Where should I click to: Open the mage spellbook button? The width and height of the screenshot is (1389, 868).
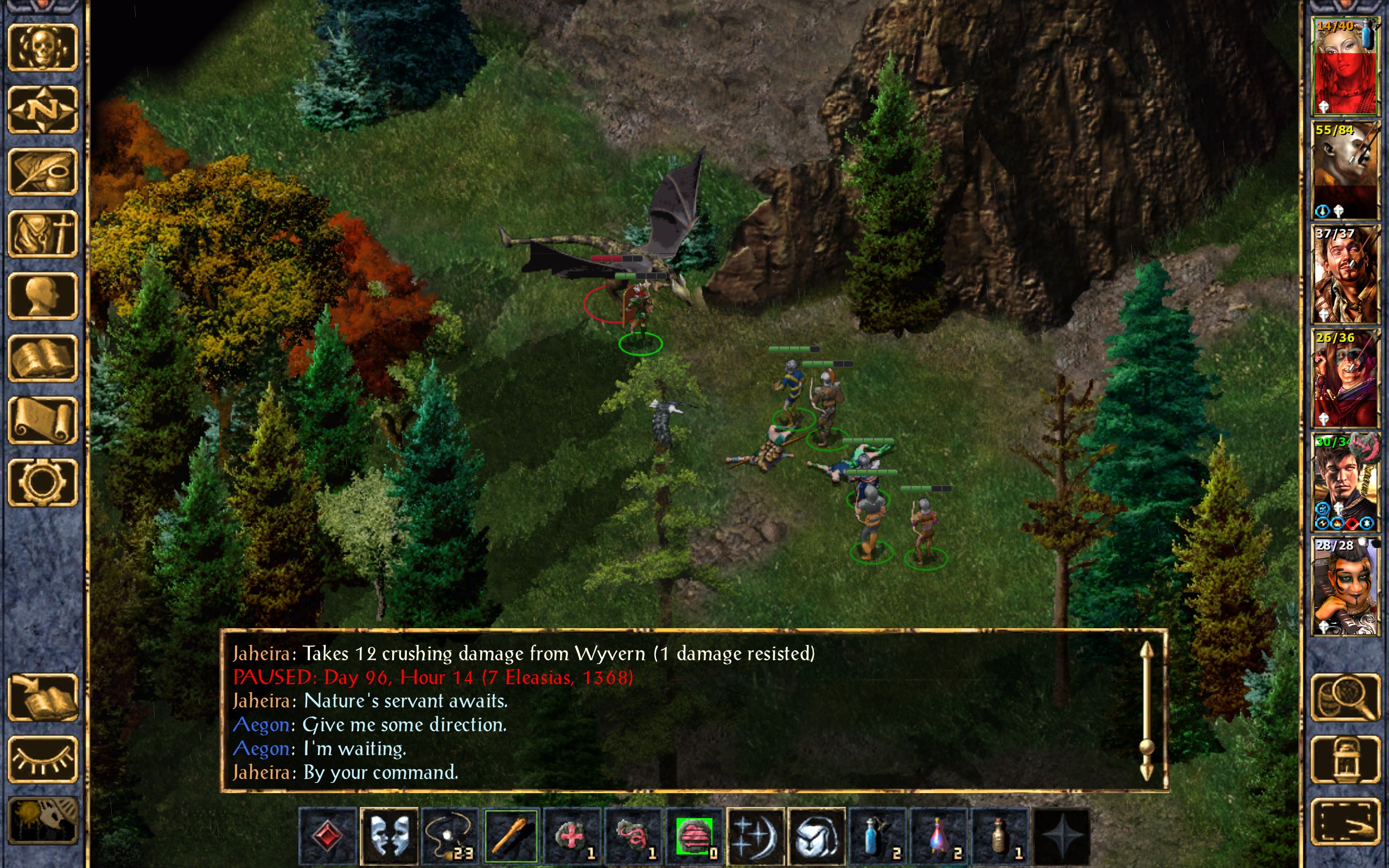(x=43, y=358)
